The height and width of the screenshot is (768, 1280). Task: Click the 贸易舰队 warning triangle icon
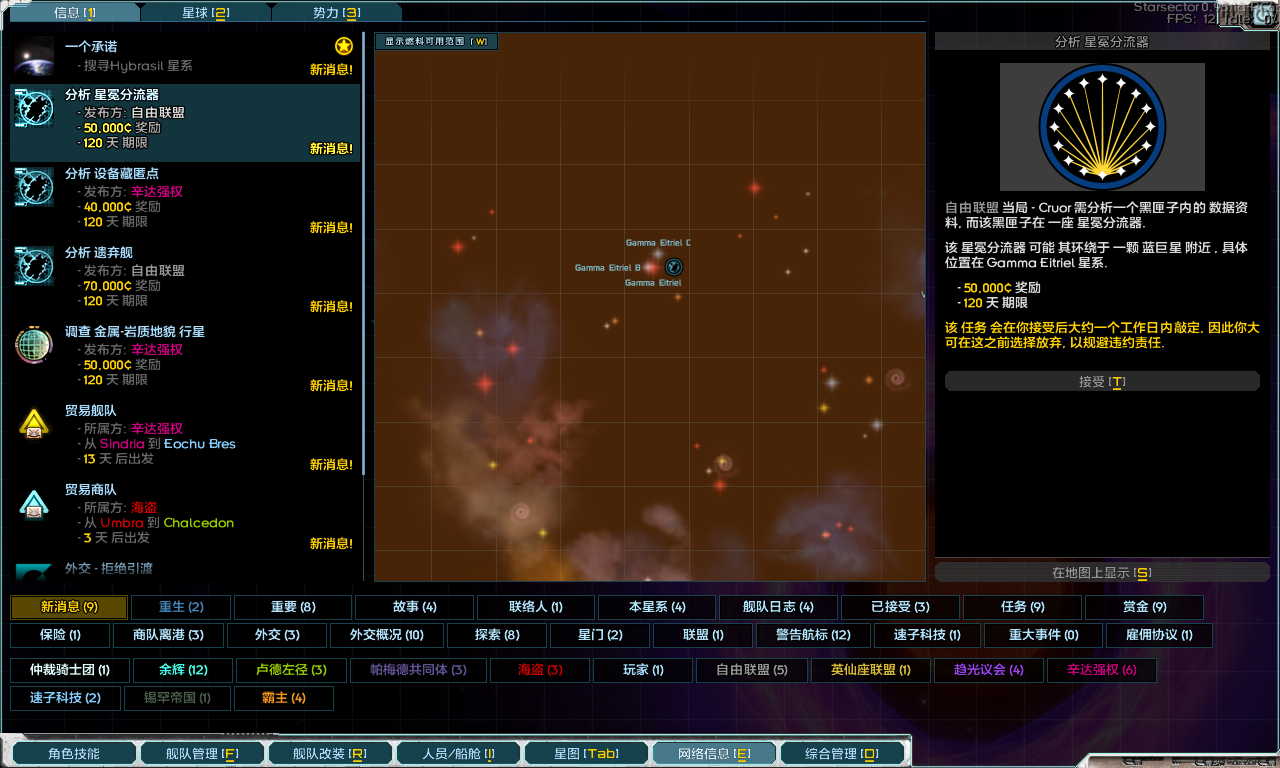[33, 424]
